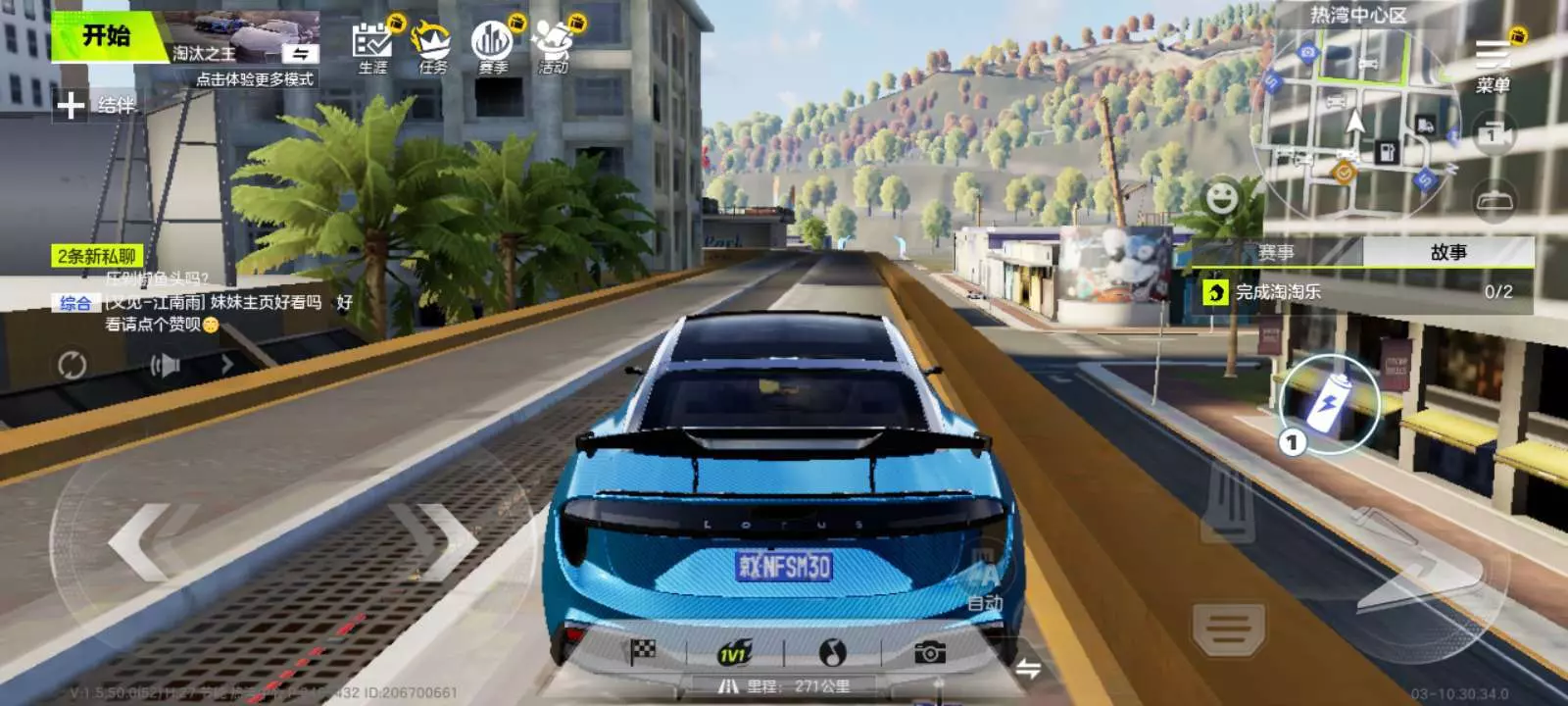Open photo mode from the bottom bar
This screenshot has width=1568, height=706.
[929, 652]
